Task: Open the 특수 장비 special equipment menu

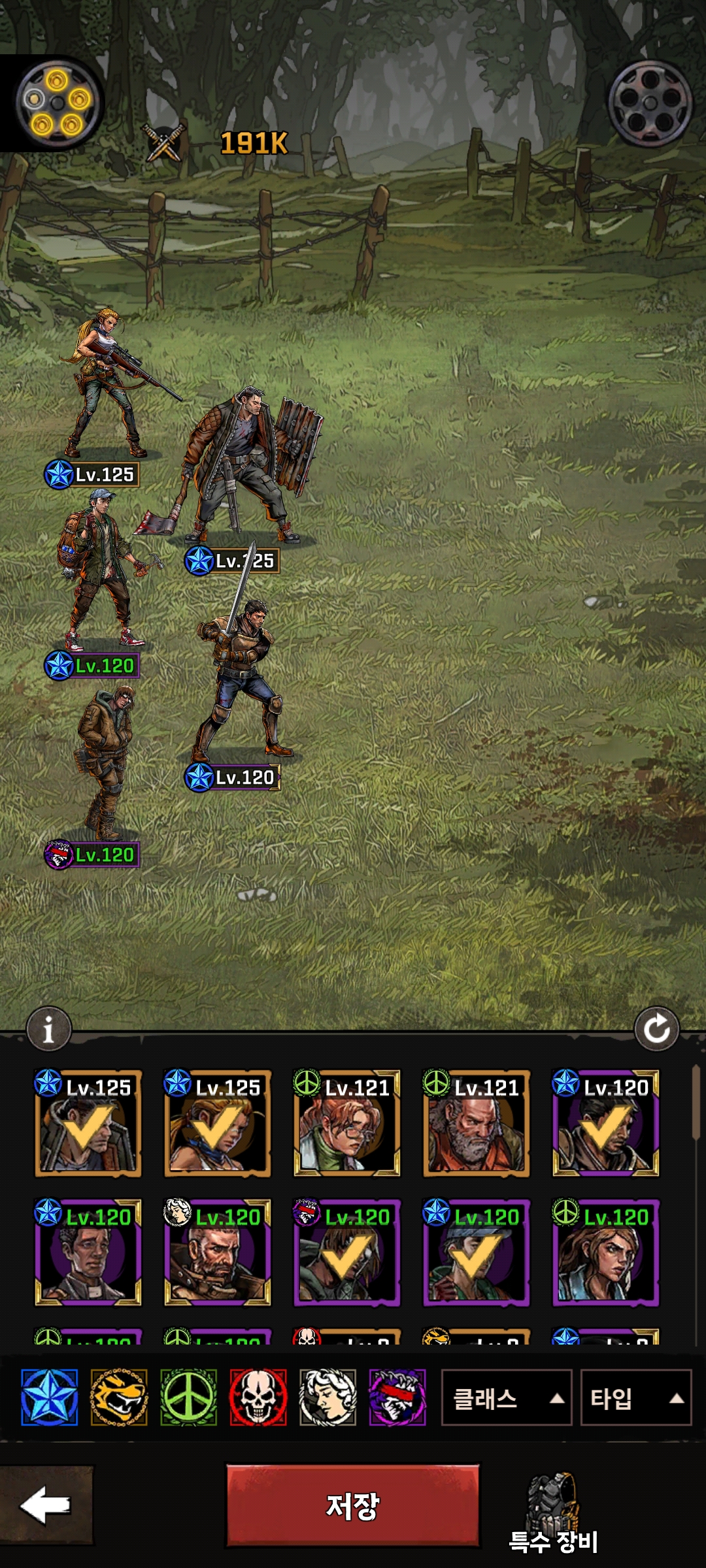Action: point(553,1513)
